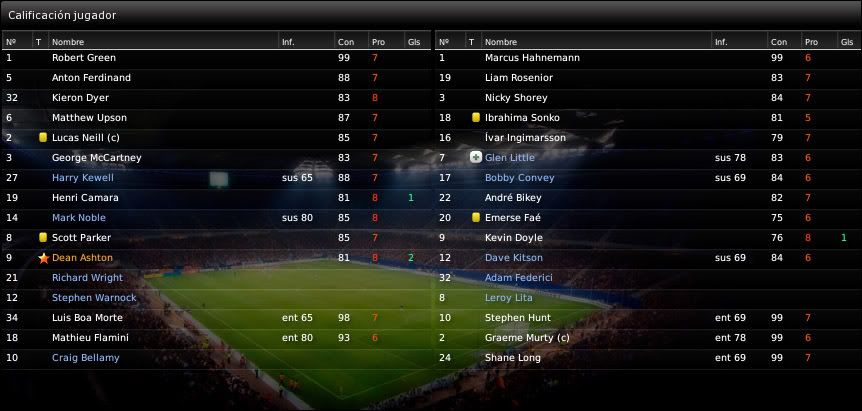This screenshot has height=411, width=862.
Task: Sort right table by Pro rating header
Action: (811, 42)
